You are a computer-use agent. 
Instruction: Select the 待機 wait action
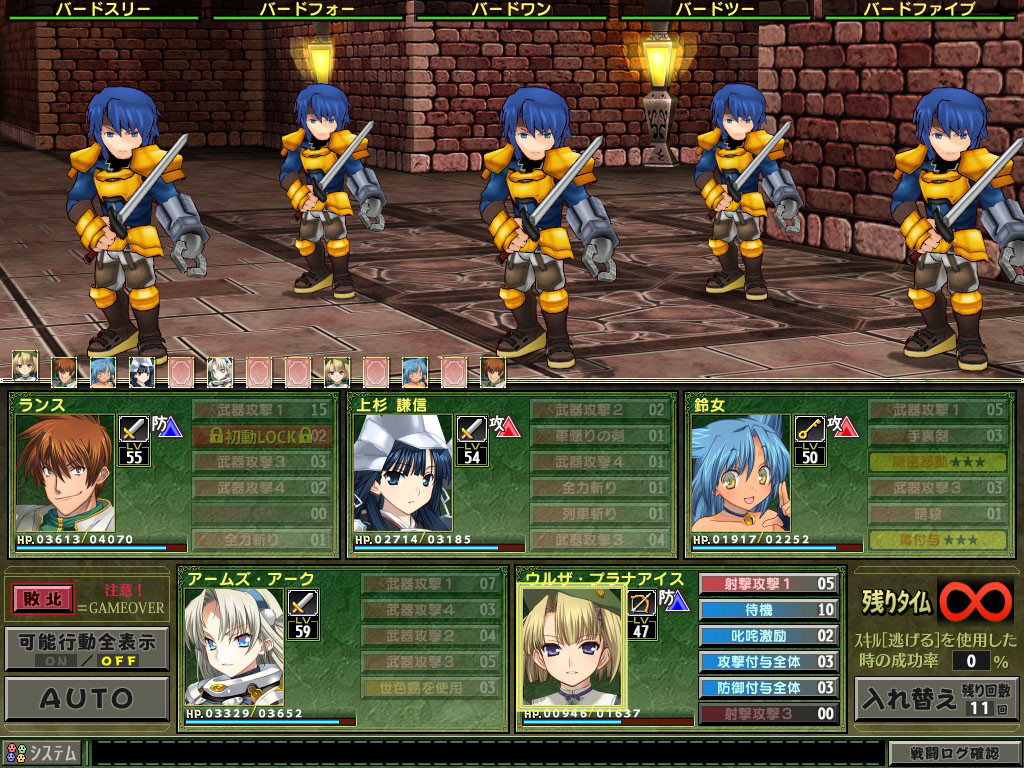click(768, 609)
